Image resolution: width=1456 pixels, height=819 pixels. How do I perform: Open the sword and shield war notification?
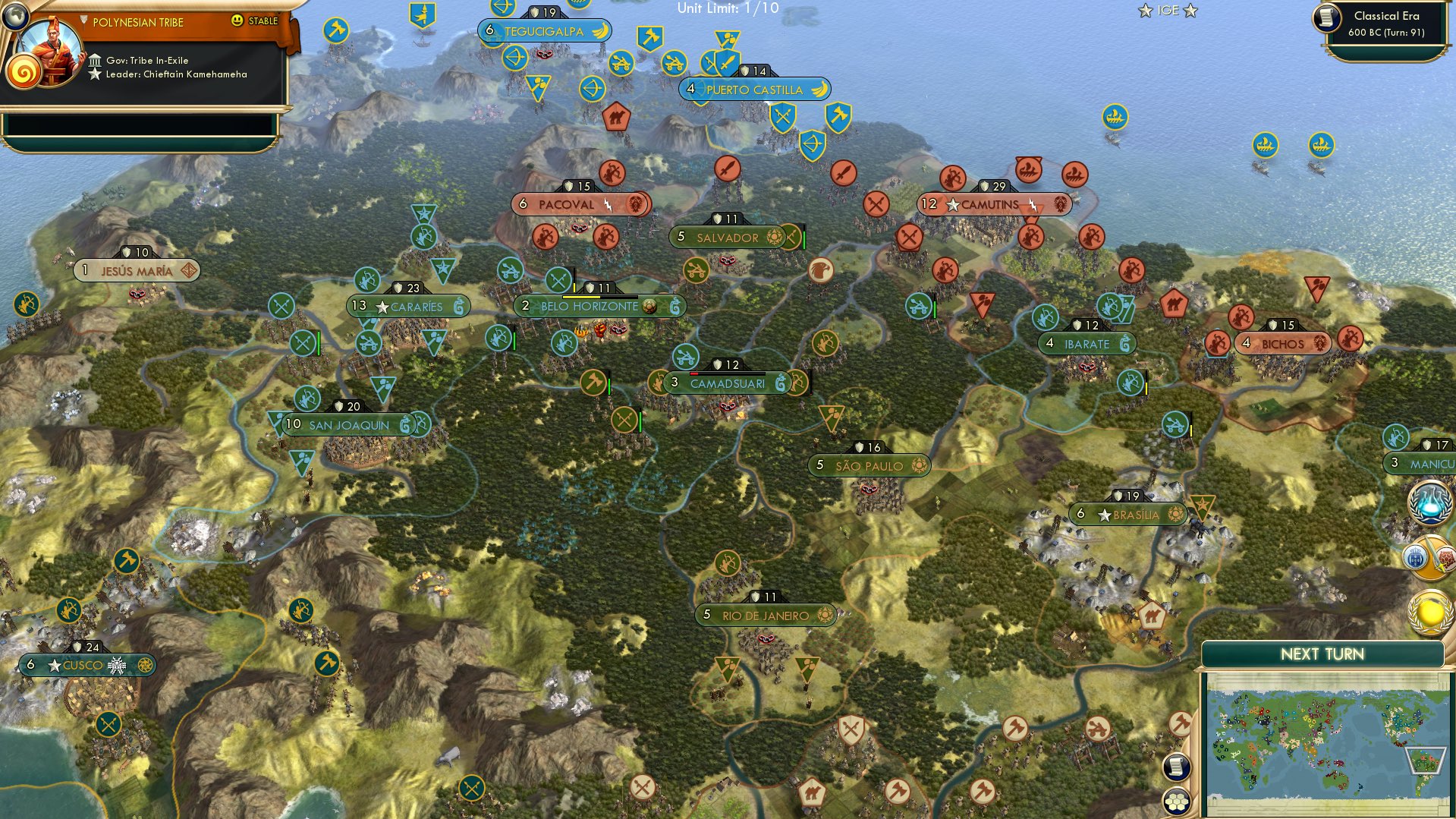coord(1429,558)
